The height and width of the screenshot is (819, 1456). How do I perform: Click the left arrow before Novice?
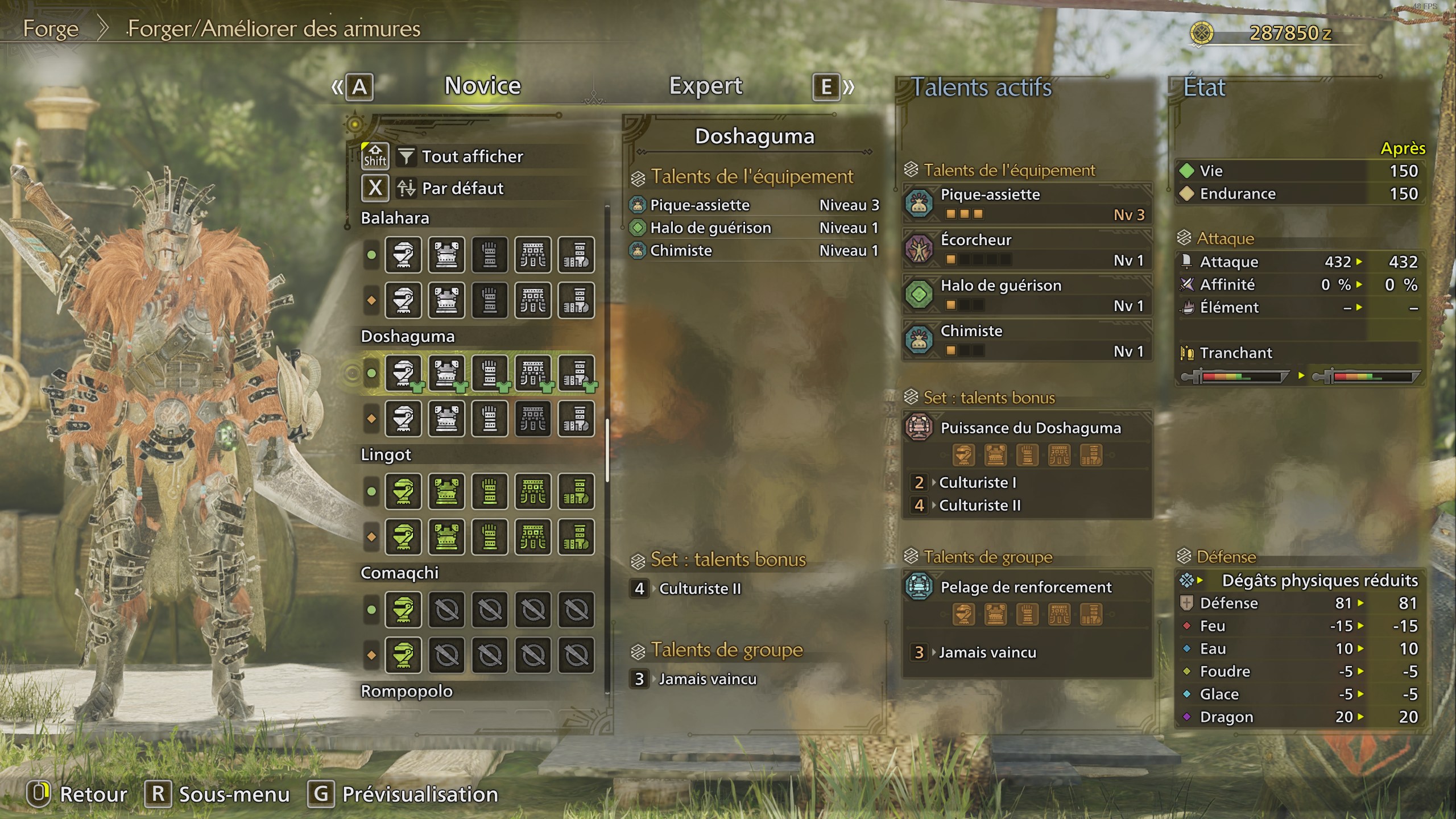(x=337, y=86)
